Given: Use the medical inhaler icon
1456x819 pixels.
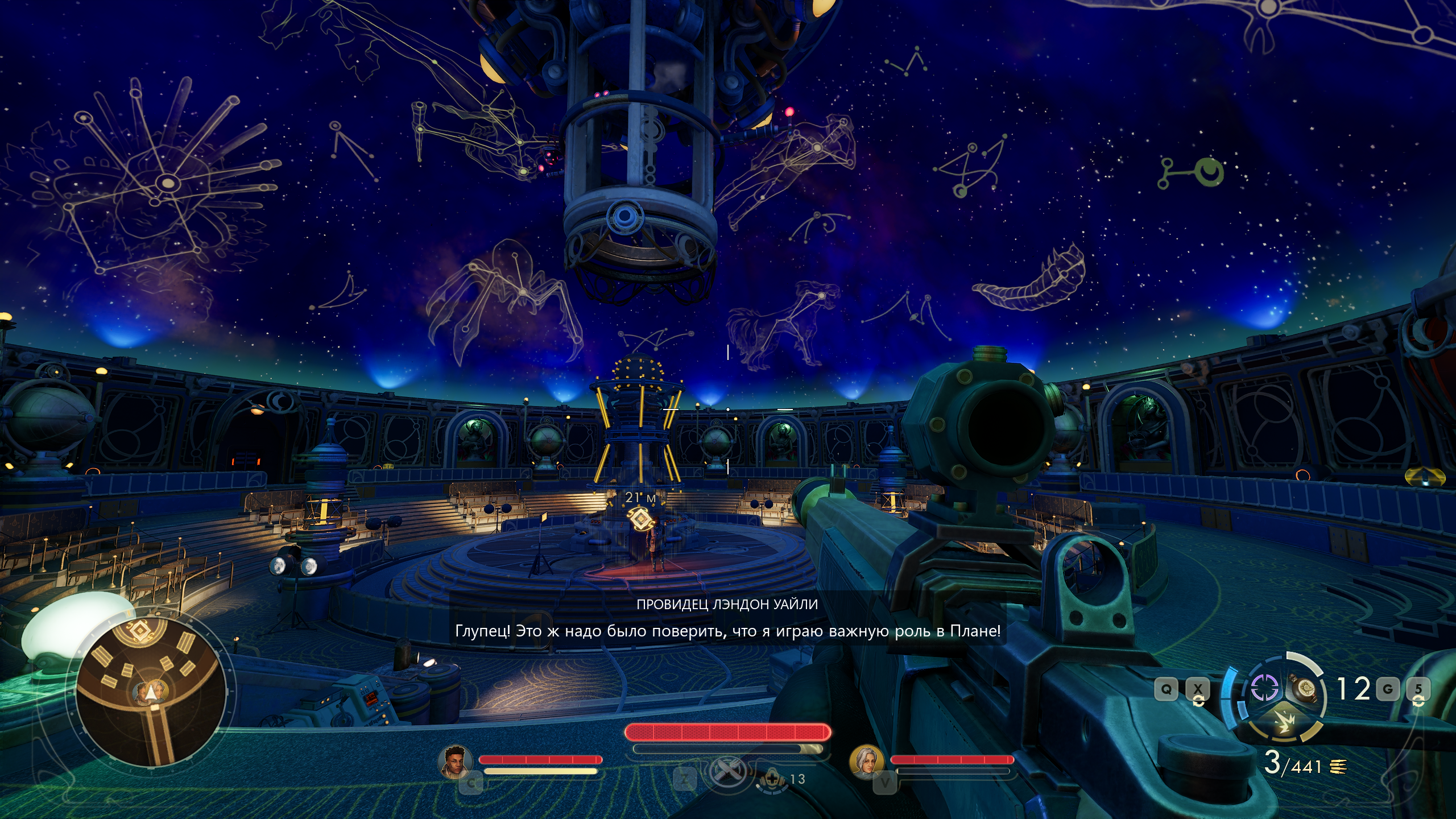Looking at the screenshot, I should (772, 777).
